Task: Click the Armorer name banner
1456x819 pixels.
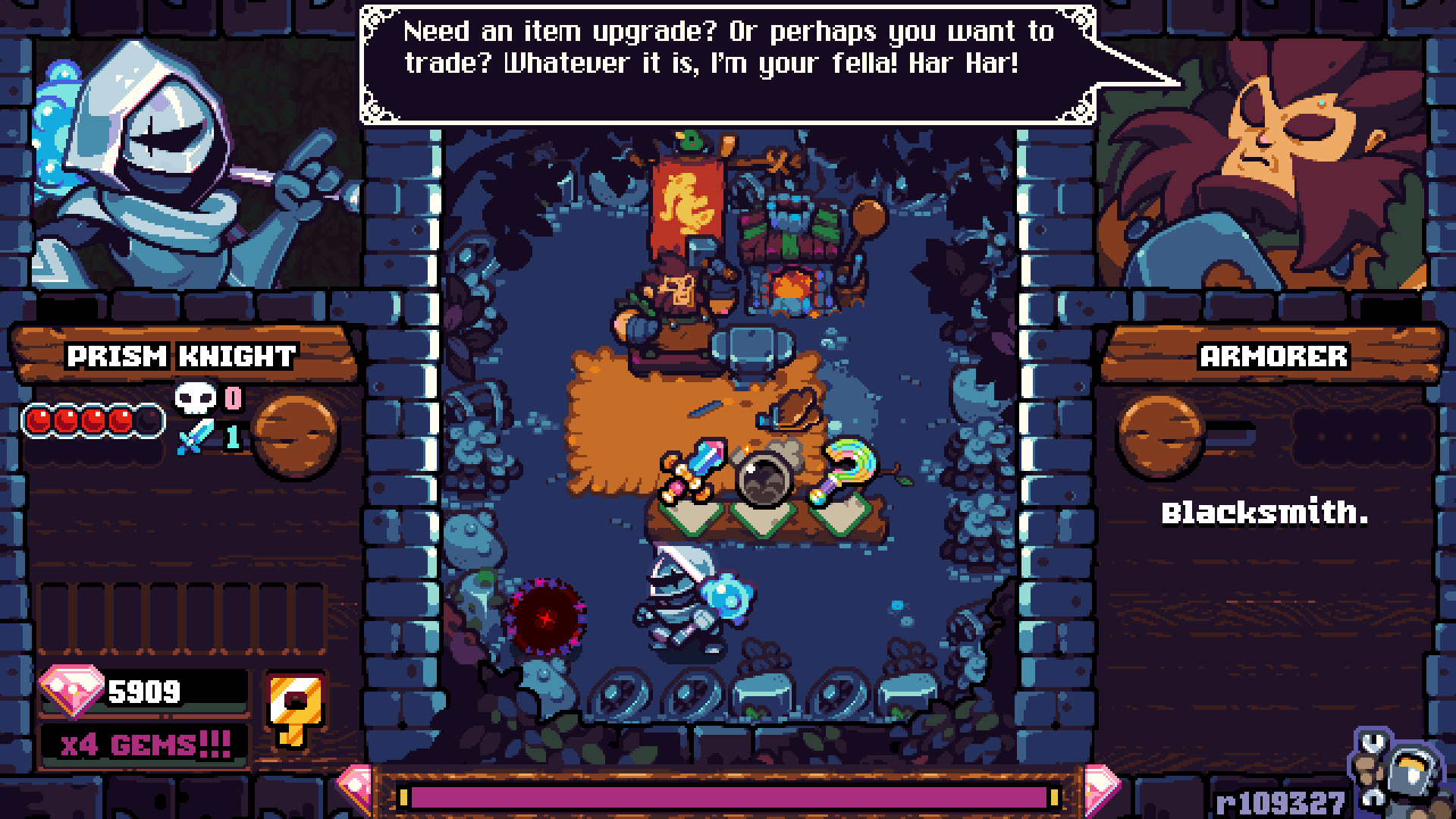Action: 1273,356
